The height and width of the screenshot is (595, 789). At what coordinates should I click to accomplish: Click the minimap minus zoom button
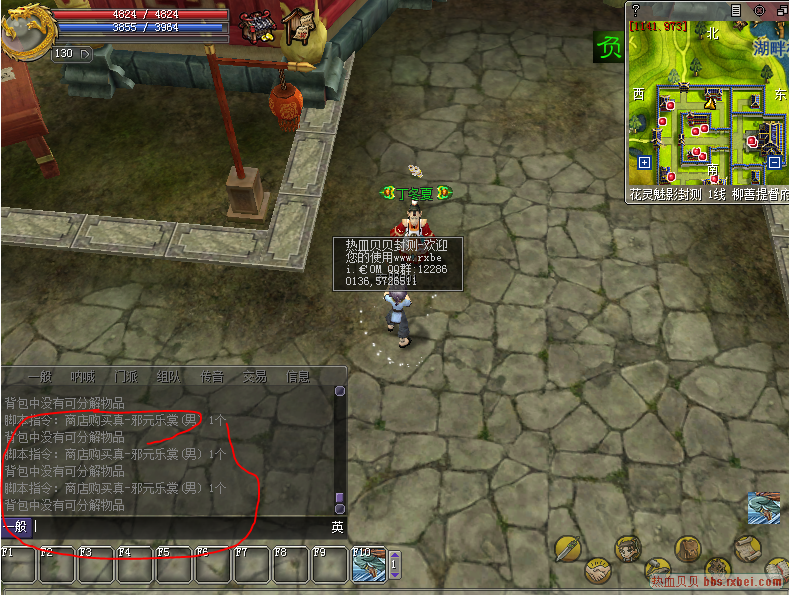[x=774, y=162]
